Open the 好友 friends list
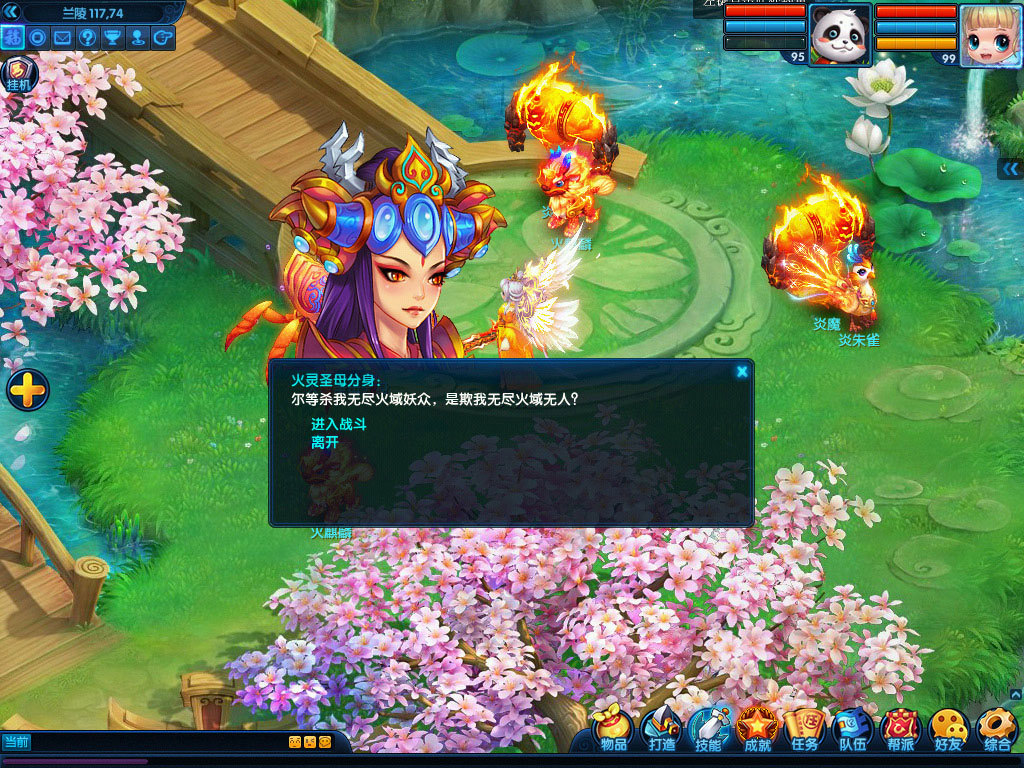1024x768 pixels. pyautogui.click(x=948, y=730)
